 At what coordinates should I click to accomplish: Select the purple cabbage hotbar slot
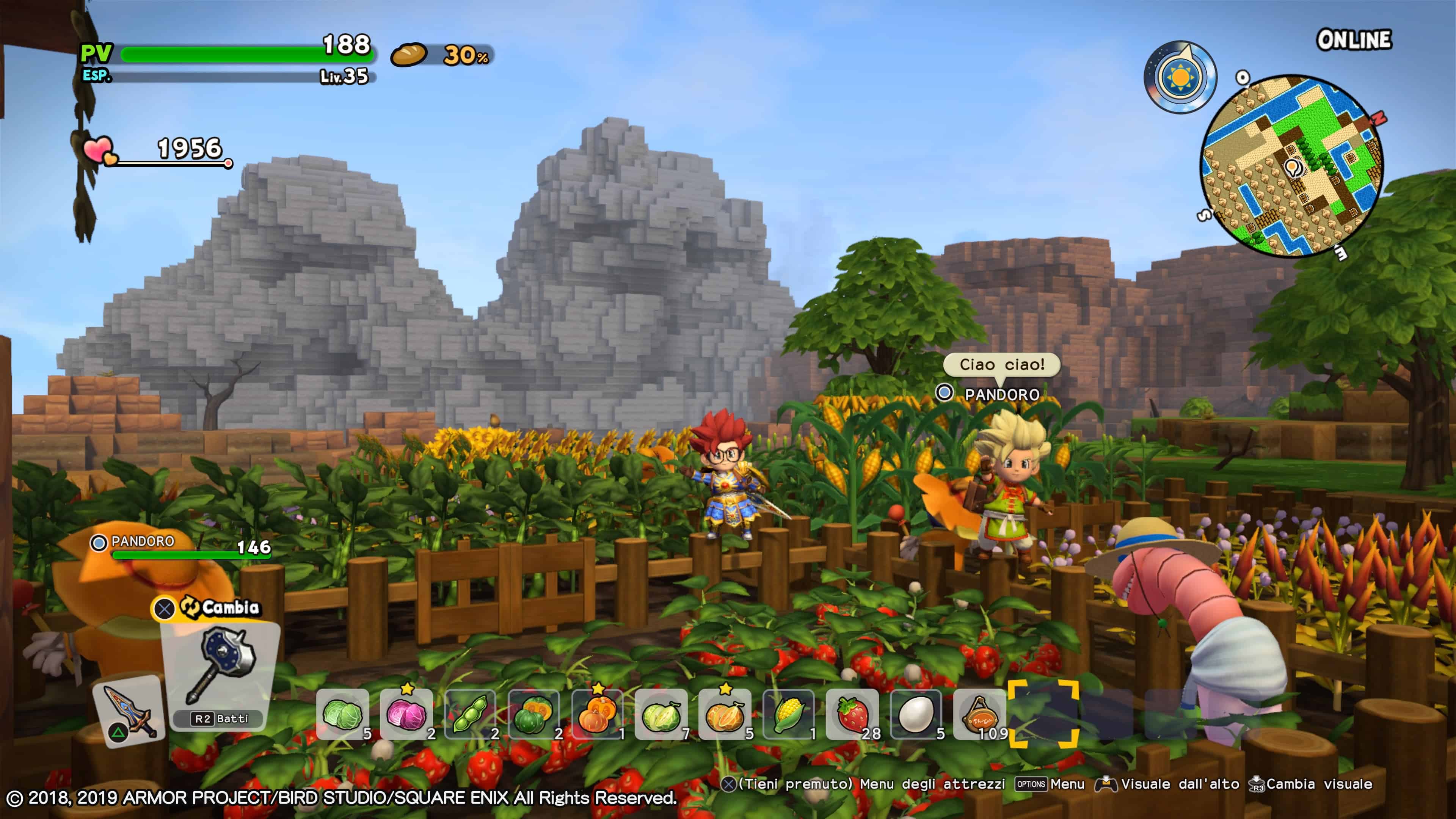(x=406, y=714)
